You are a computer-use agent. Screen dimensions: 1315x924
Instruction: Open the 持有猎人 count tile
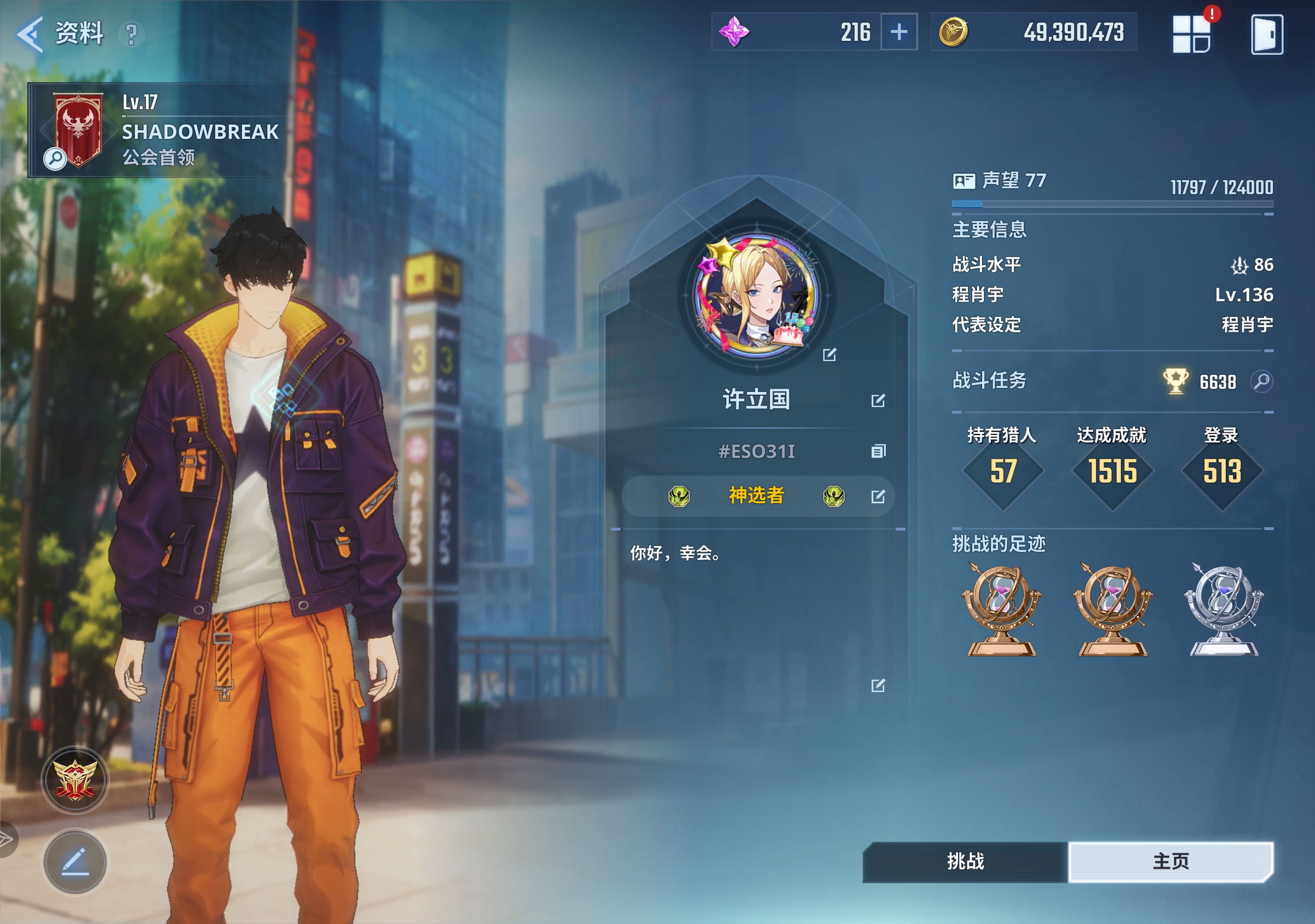1002,470
